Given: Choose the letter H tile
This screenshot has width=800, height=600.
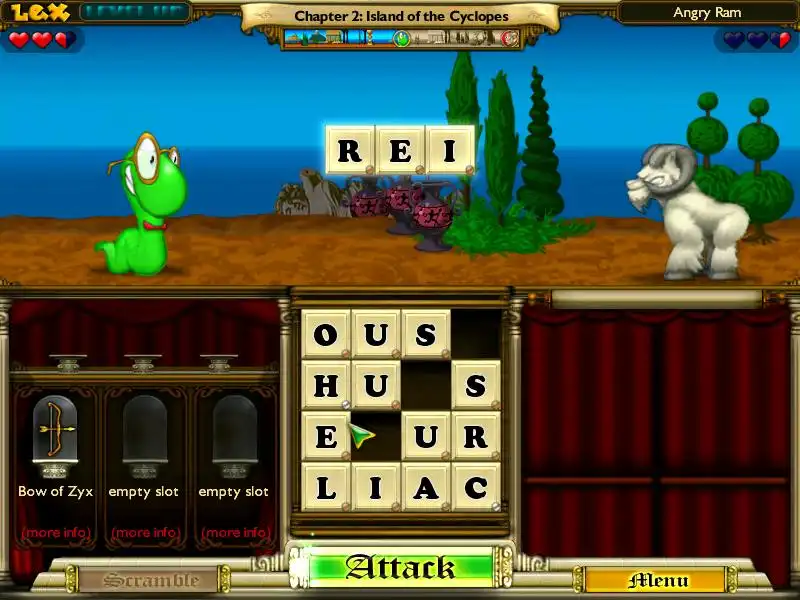Looking at the screenshot, I should 326,385.
